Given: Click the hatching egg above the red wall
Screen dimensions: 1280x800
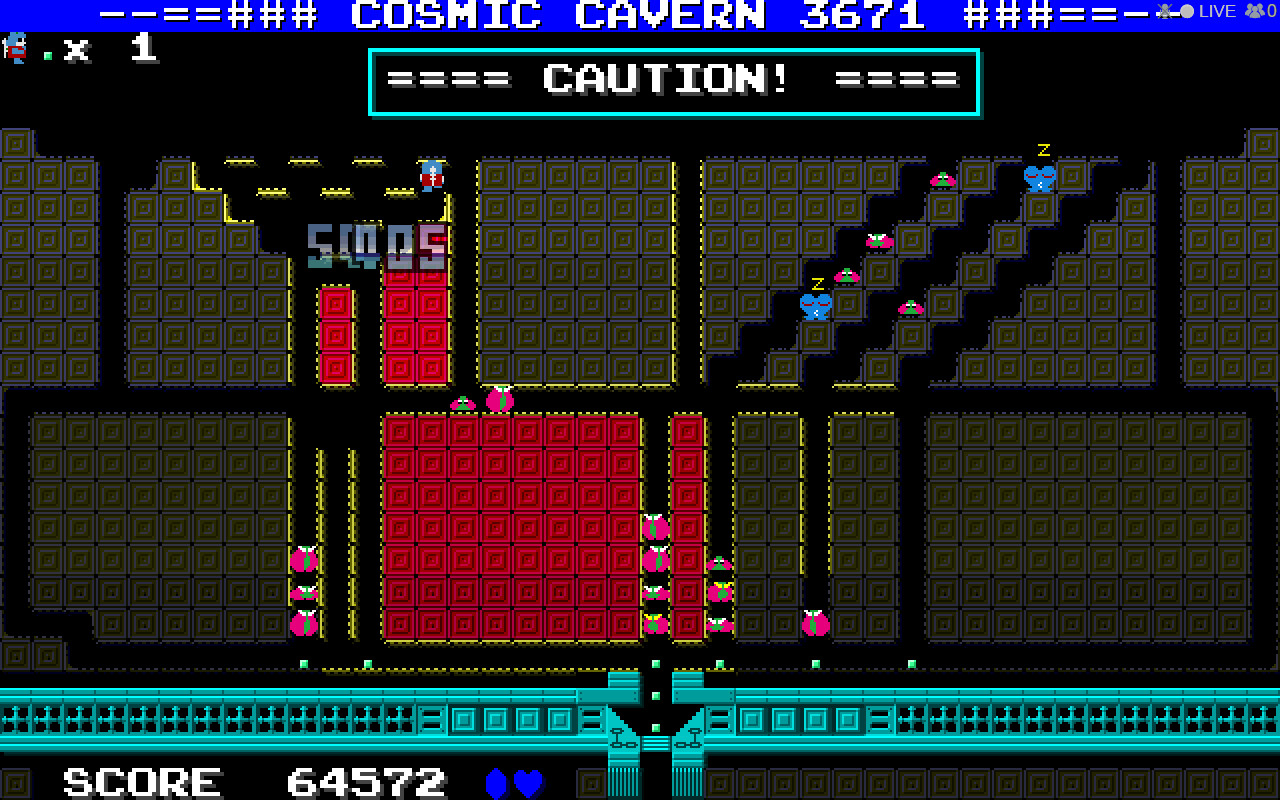Looking at the screenshot, I should click(x=497, y=398).
